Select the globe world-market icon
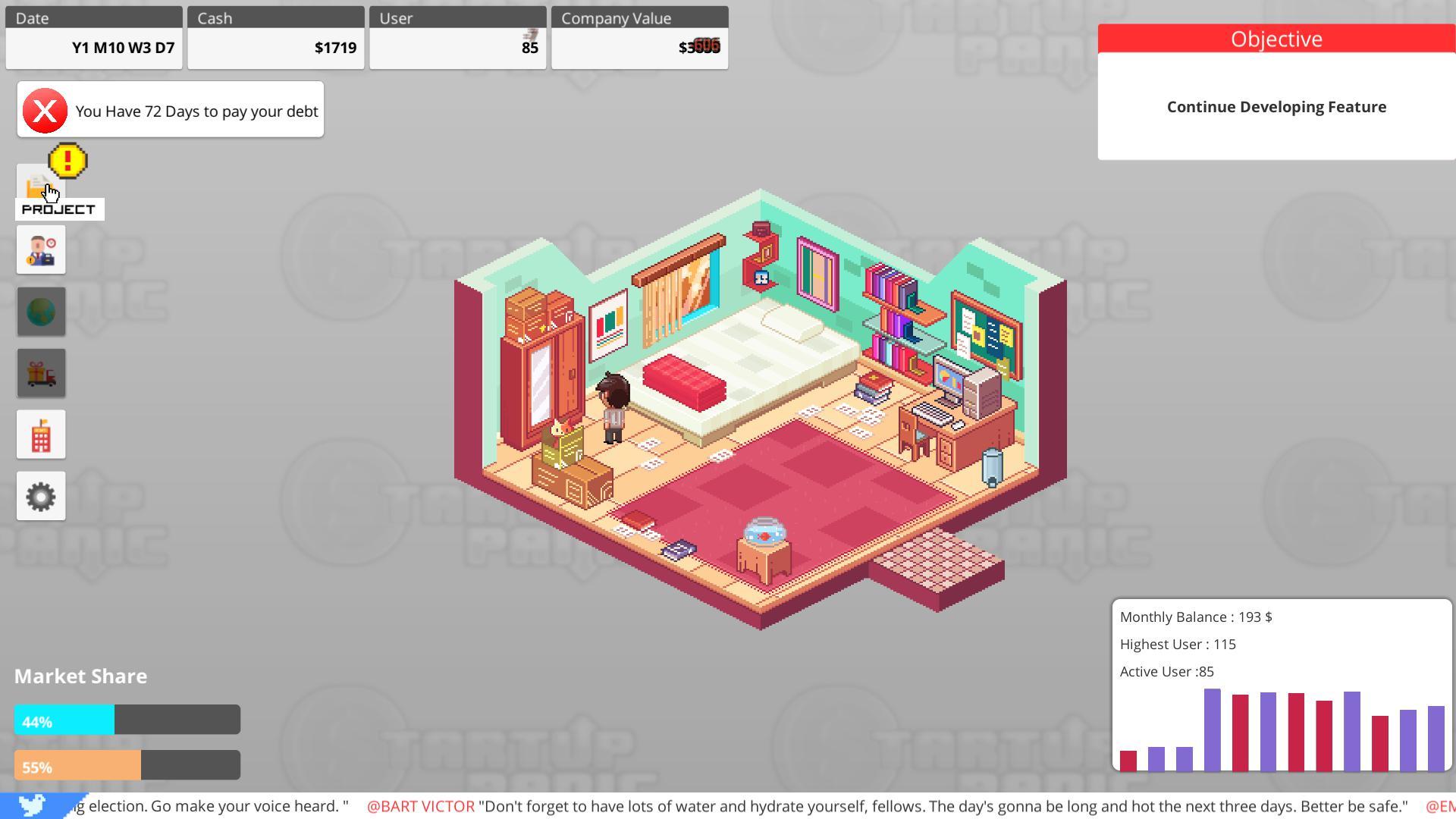The height and width of the screenshot is (819, 1456). [41, 311]
